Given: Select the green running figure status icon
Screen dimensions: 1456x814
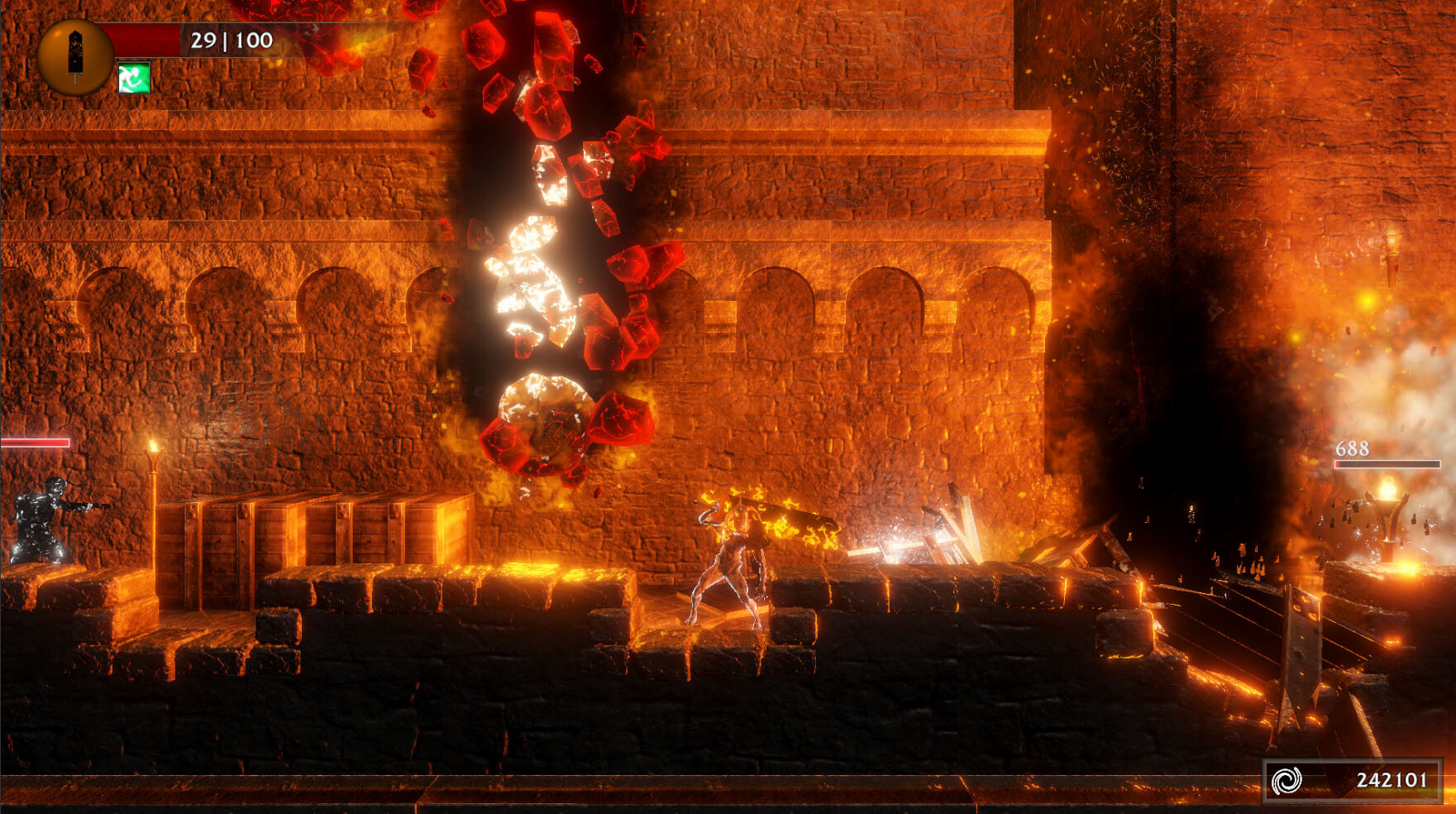Looking at the screenshot, I should tap(133, 78).
